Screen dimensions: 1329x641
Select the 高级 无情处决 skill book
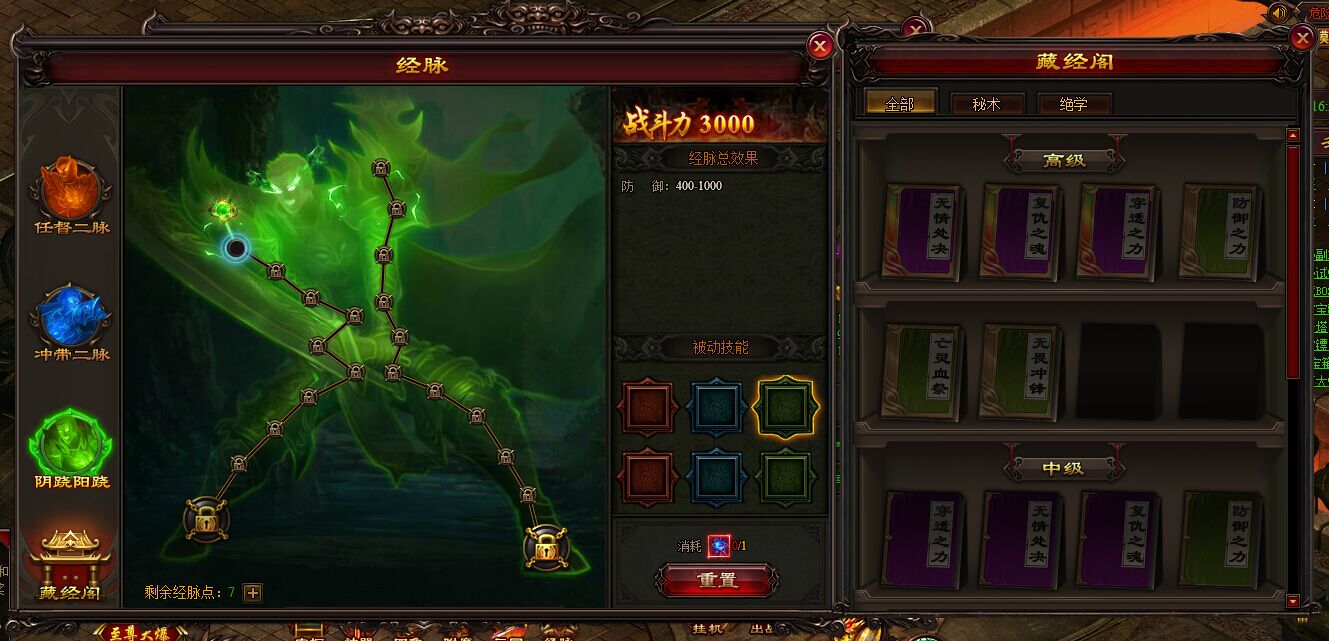922,231
